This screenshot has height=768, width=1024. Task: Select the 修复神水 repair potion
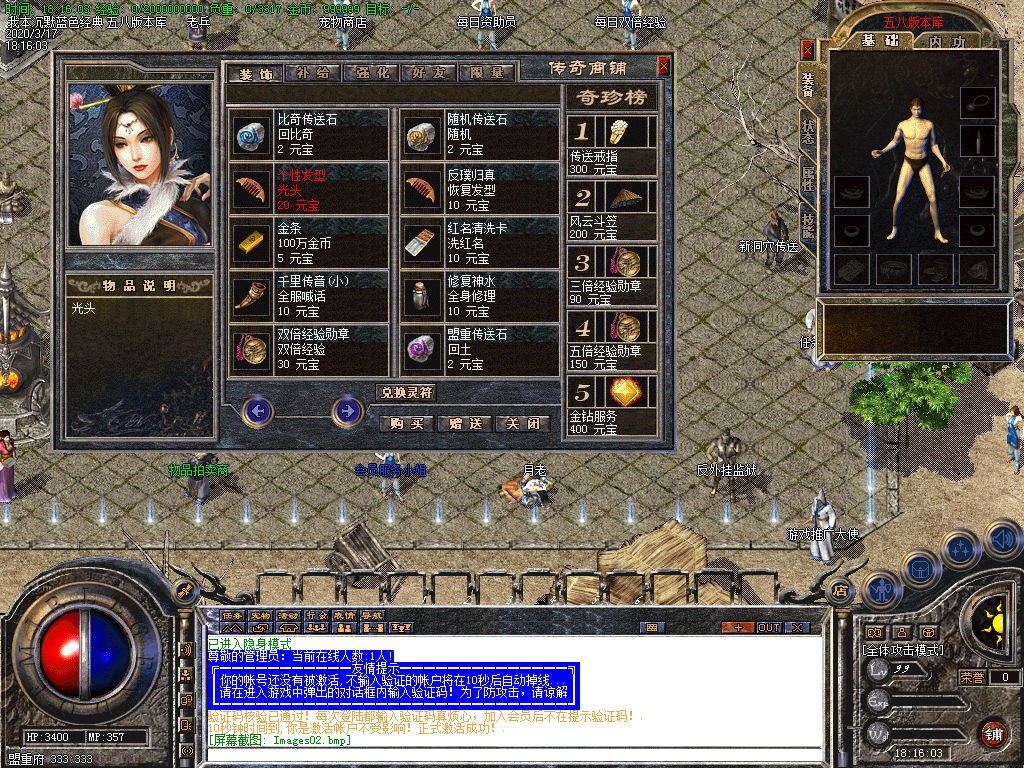click(480, 296)
